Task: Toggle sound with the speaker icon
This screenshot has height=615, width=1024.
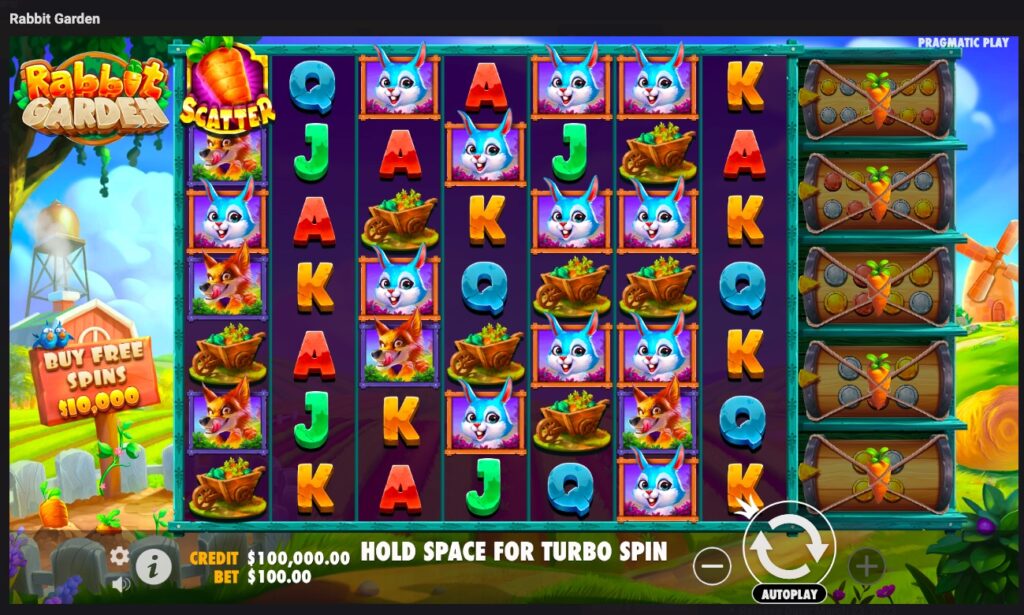Action: coord(120,583)
